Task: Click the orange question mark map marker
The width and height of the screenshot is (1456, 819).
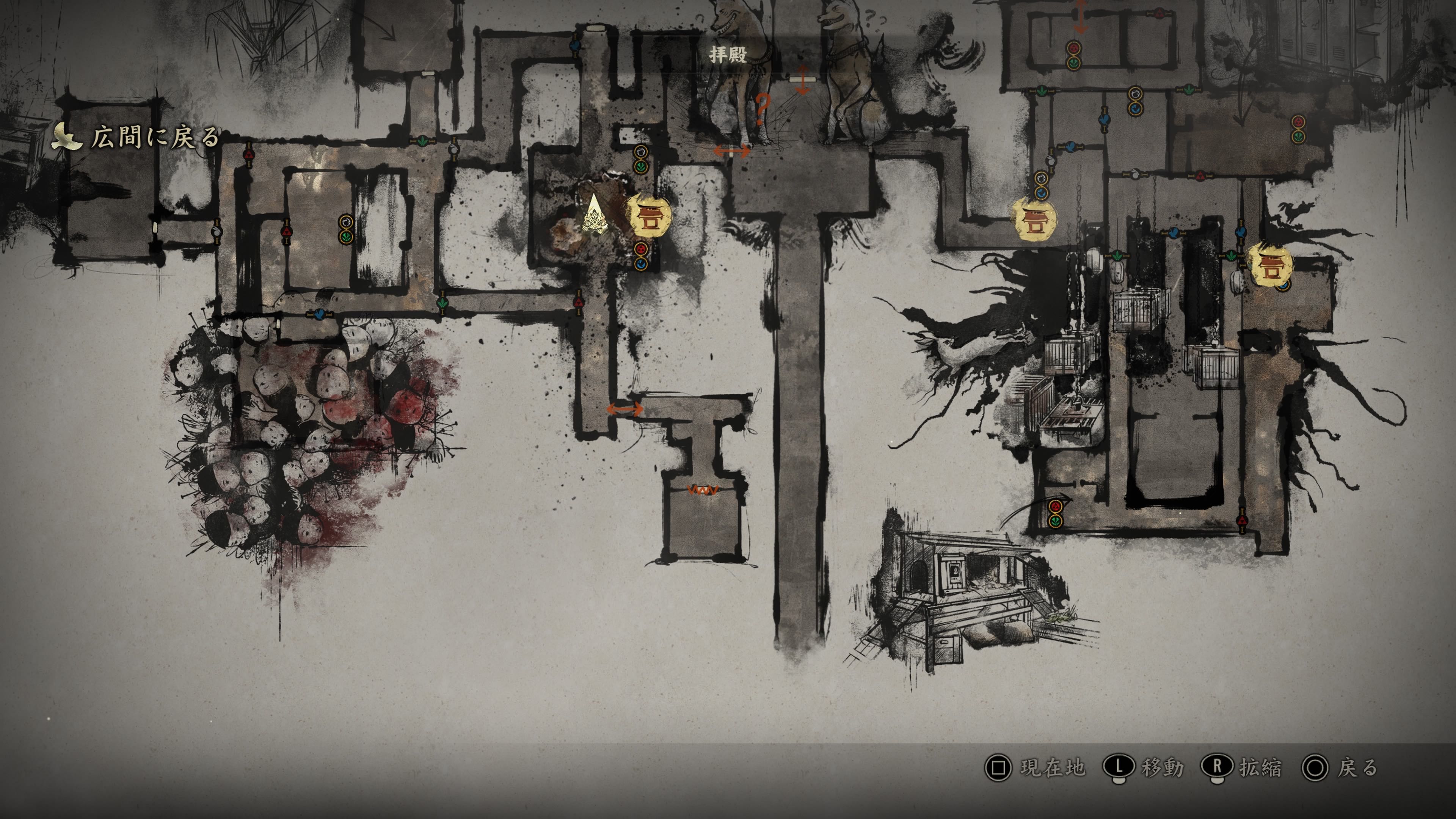Action: [763, 110]
